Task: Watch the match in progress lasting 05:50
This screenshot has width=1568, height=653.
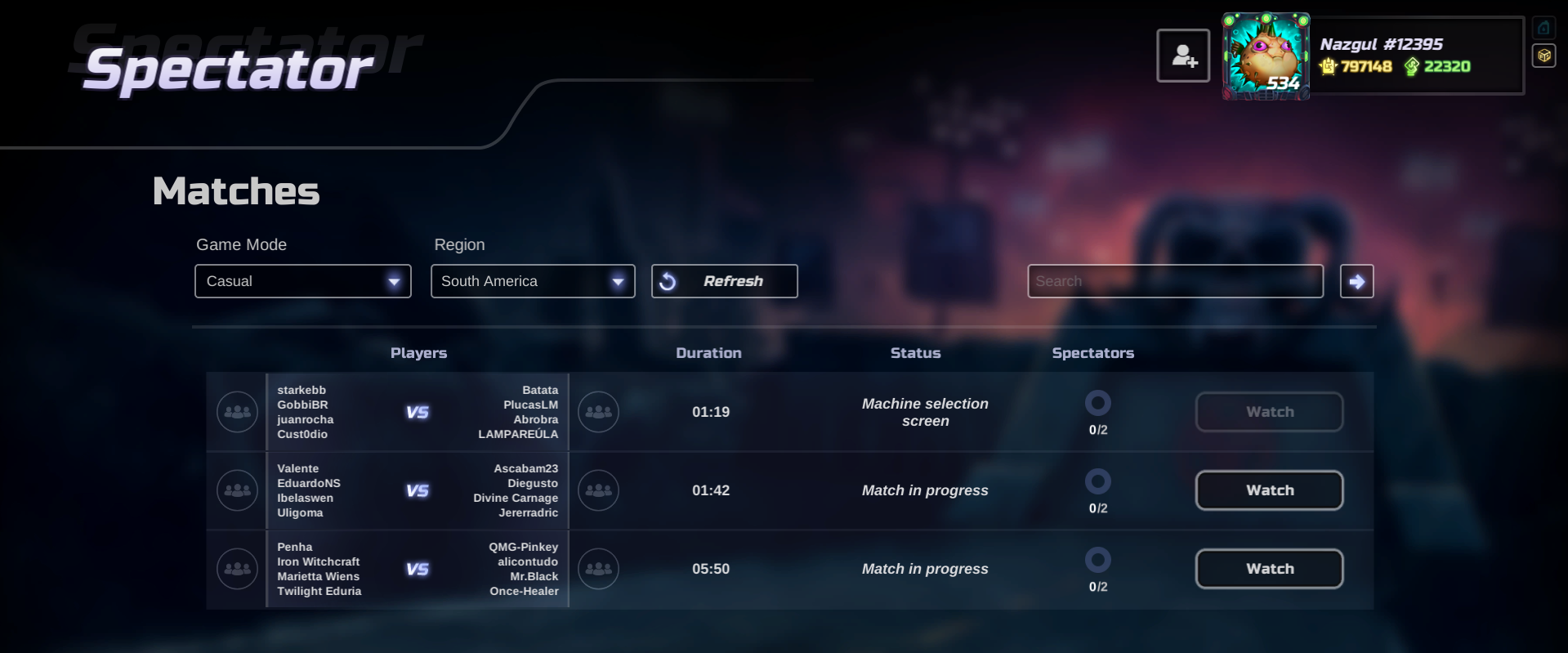Action: [1269, 568]
